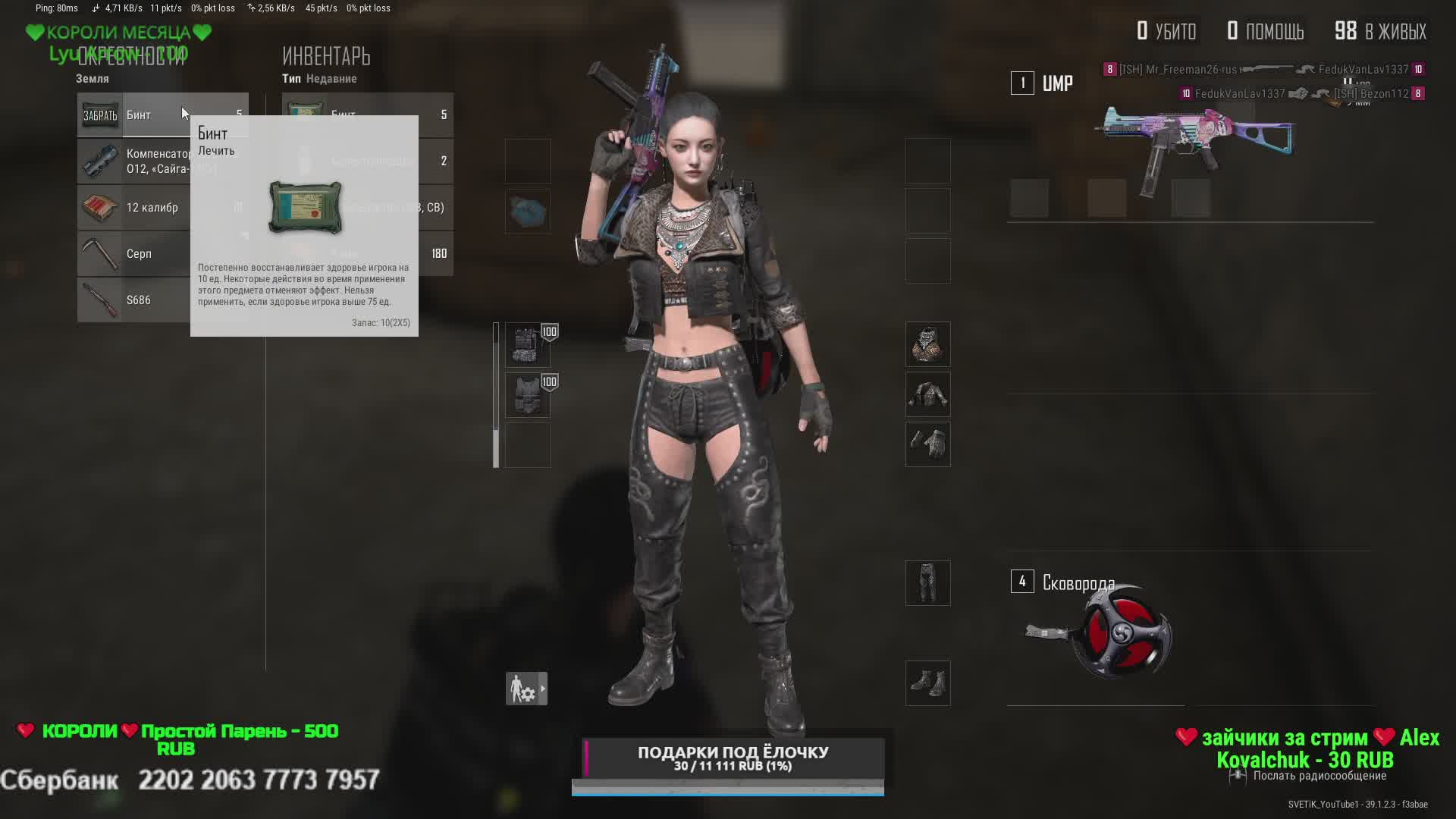The image size is (1456, 819).
Task: Select the leopard top clothing slot
Action: click(x=927, y=345)
